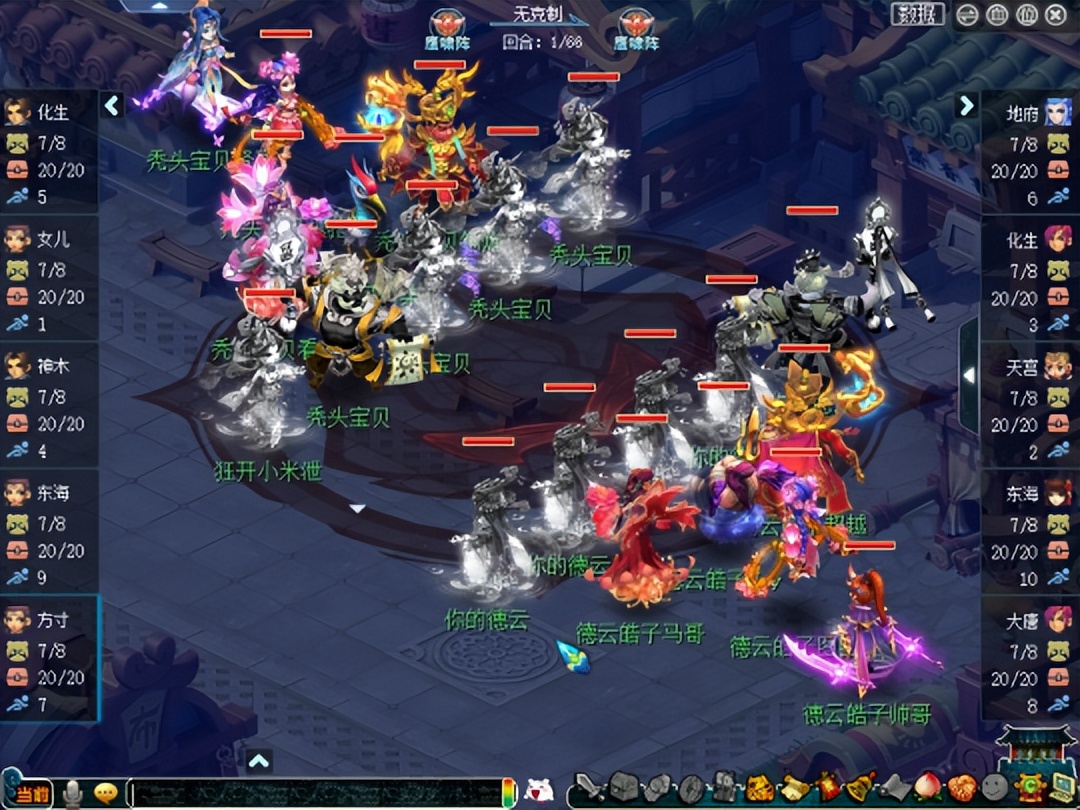Collapse the right team panel arrow
Screen dimensions: 1080x810
point(967,105)
